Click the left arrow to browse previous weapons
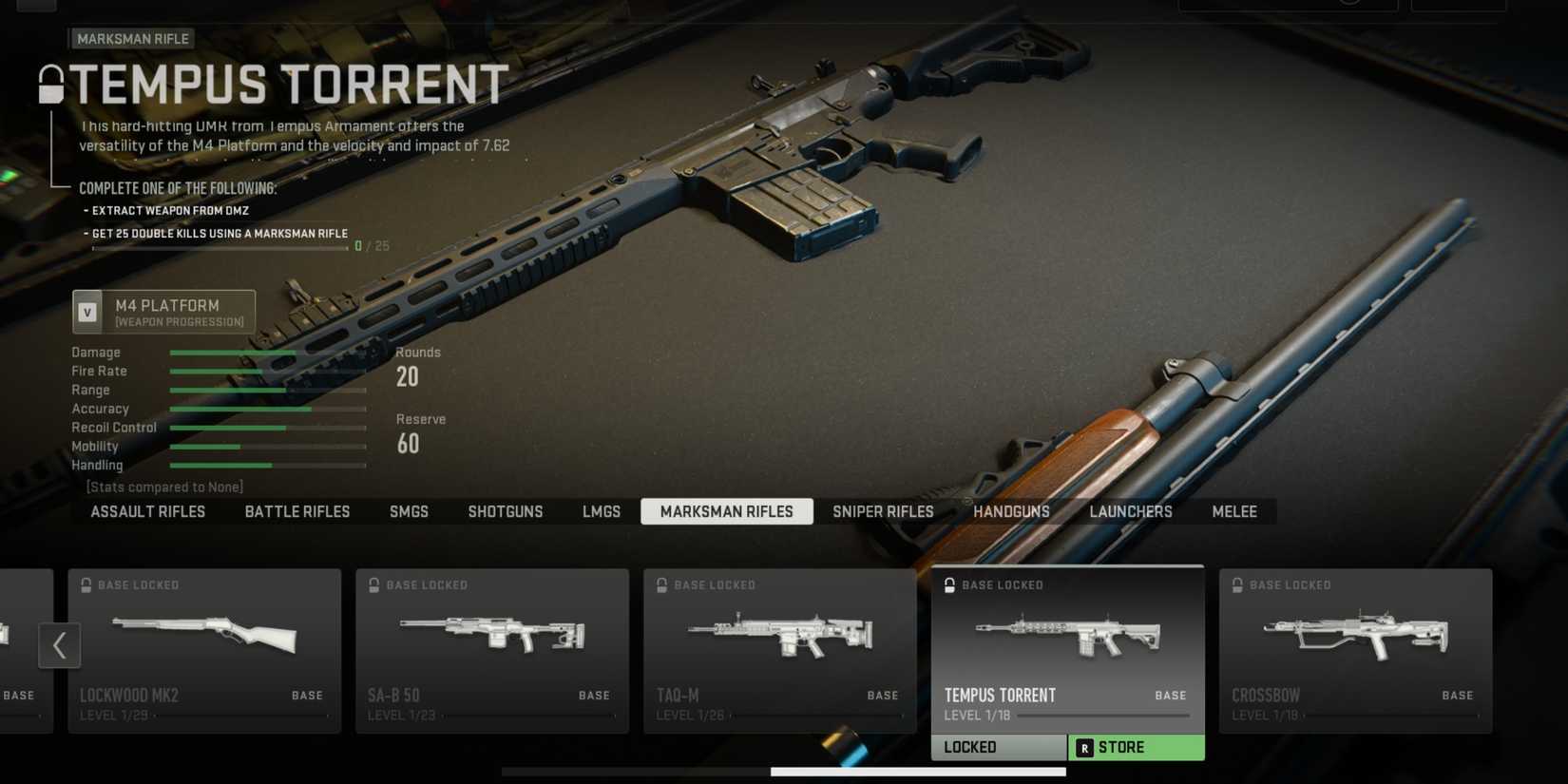This screenshot has width=1568, height=784. (60, 645)
